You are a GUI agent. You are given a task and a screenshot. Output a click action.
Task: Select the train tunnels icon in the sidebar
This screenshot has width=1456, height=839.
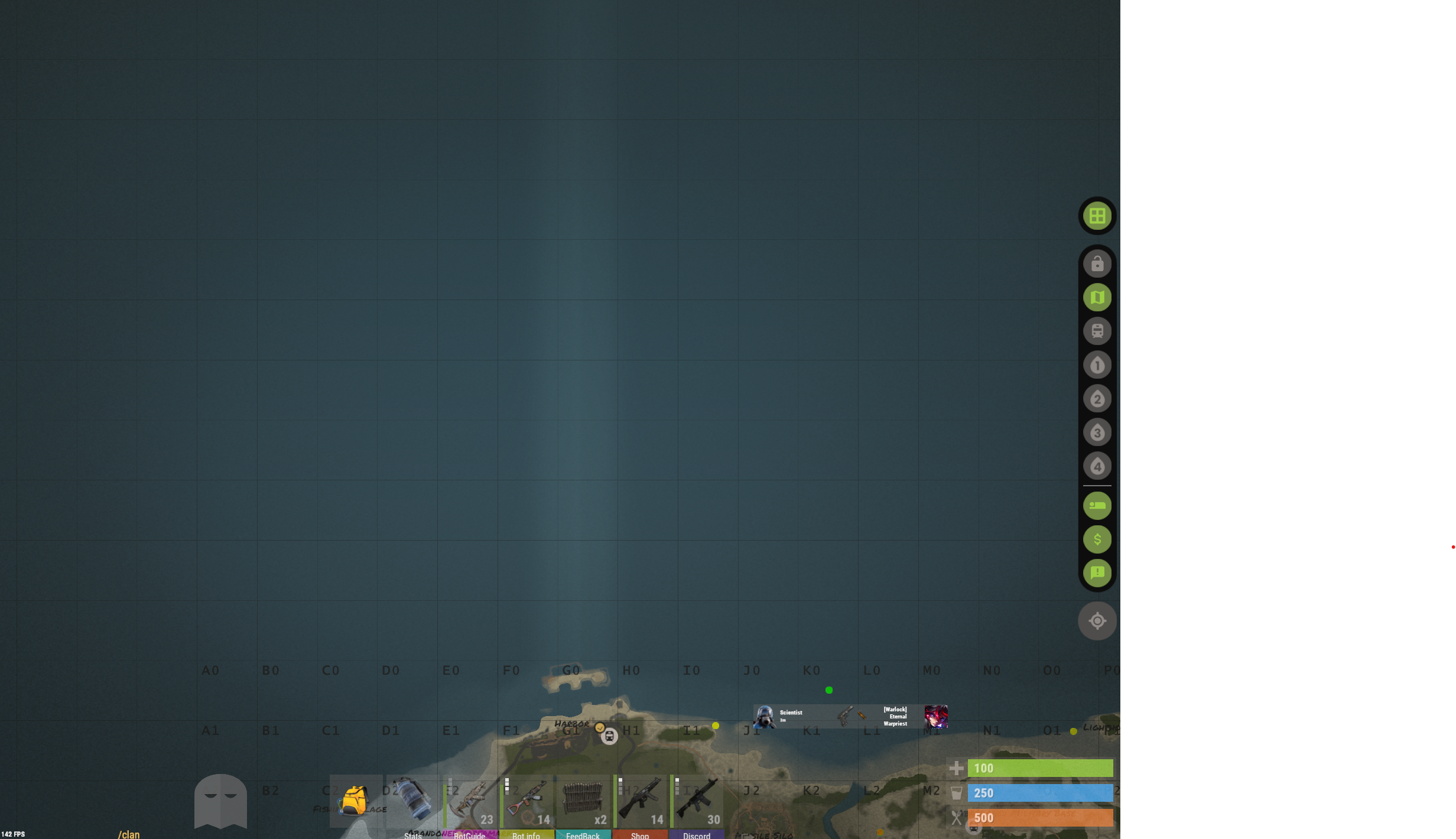(x=1097, y=331)
